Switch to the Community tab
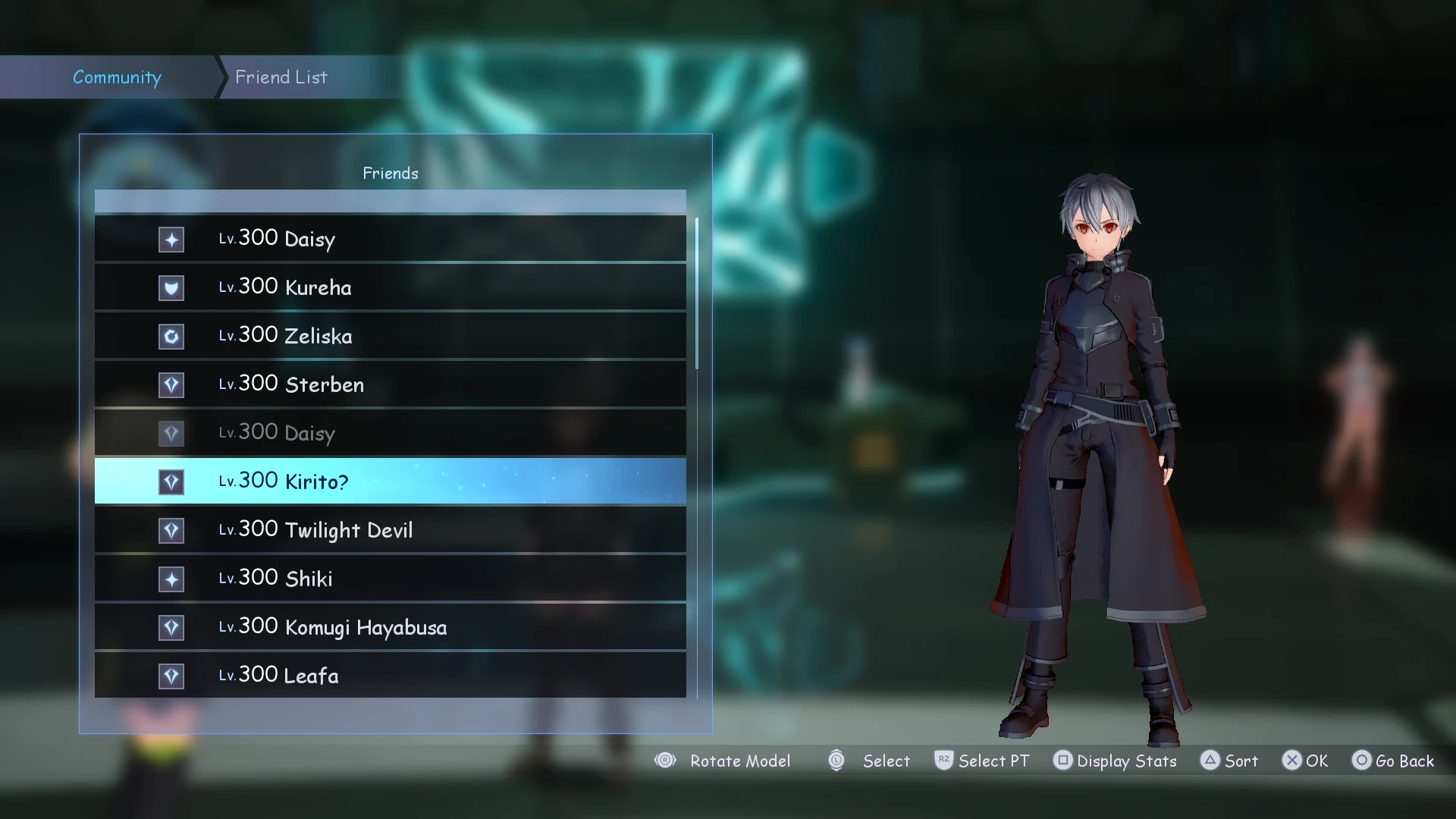This screenshot has height=819, width=1456. click(x=117, y=77)
